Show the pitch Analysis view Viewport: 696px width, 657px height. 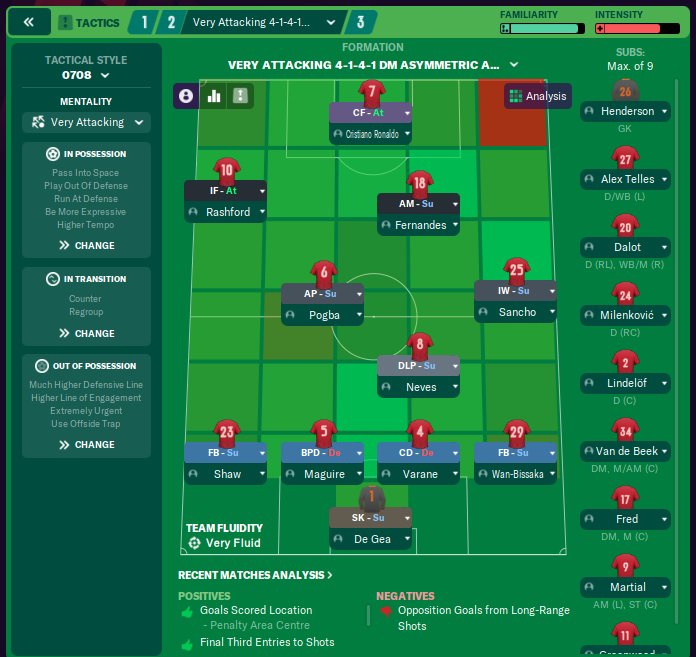pos(538,97)
